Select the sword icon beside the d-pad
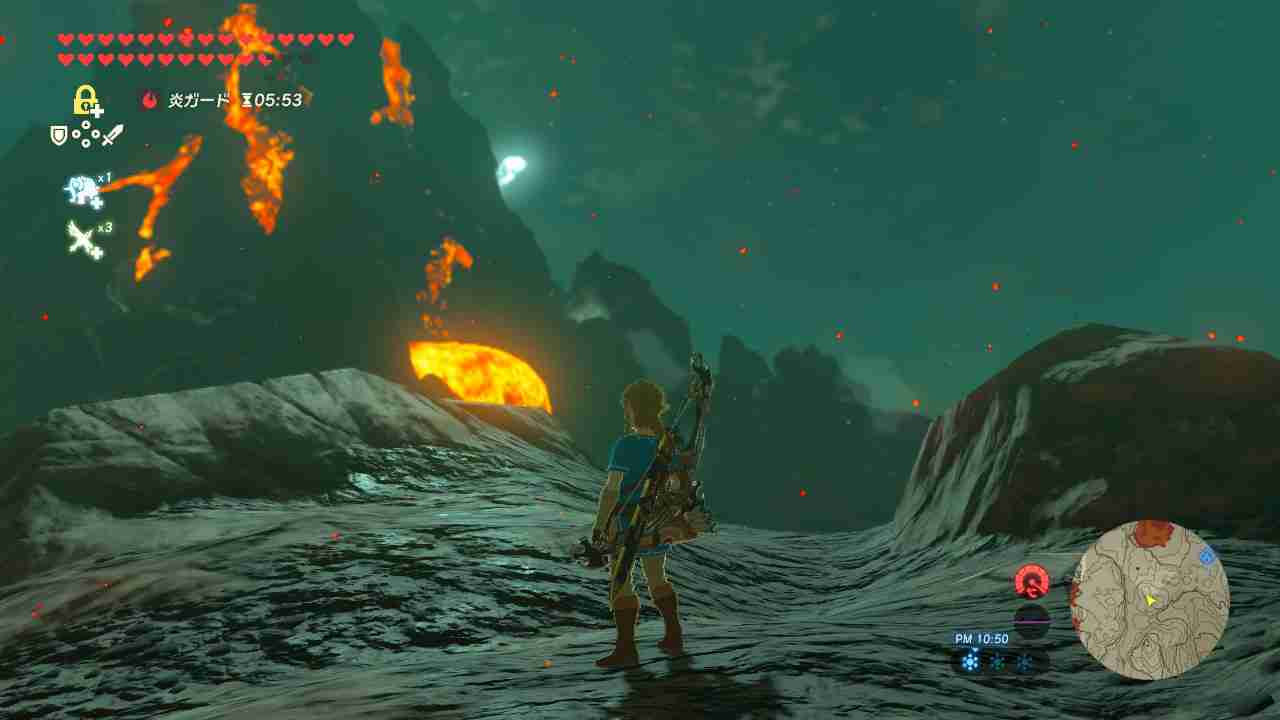 coord(112,134)
